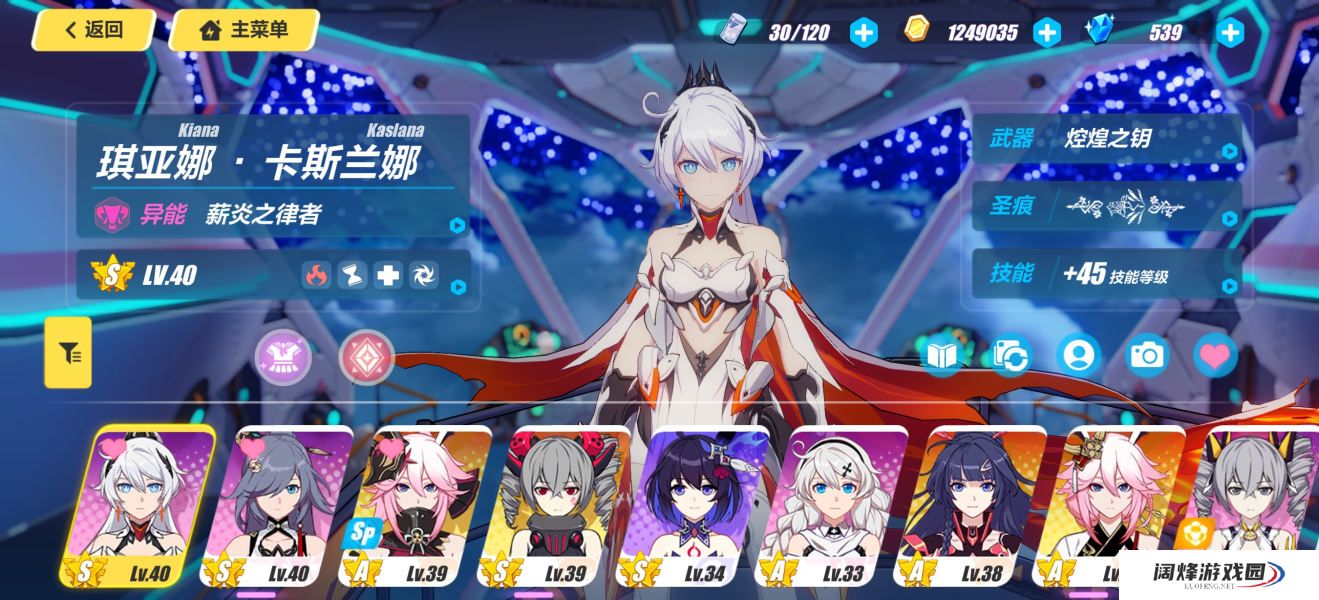Click the red diamond emblem icon
Screen dimensions: 1319x600
tap(366, 358)
